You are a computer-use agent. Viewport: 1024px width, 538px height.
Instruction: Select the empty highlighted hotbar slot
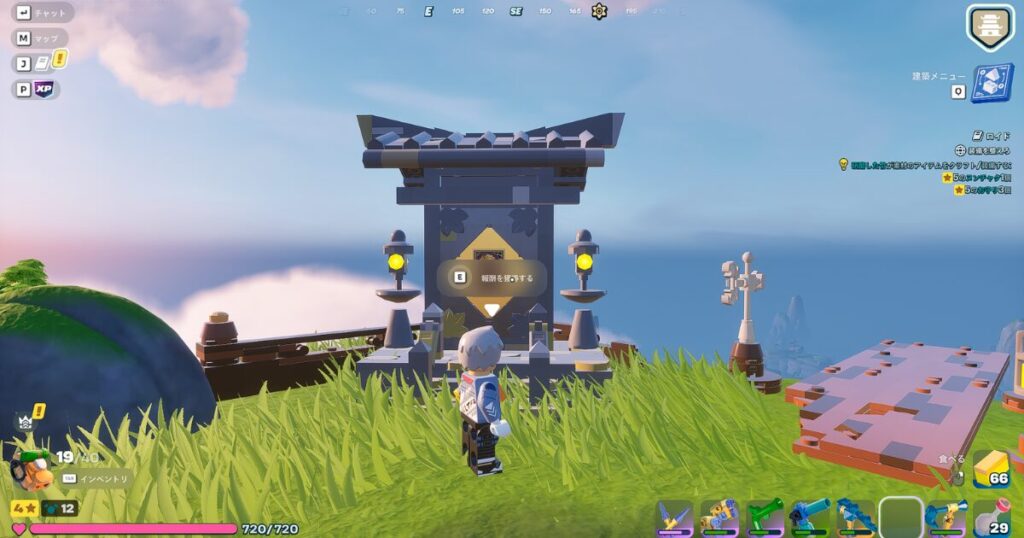(x=900, y=518)
